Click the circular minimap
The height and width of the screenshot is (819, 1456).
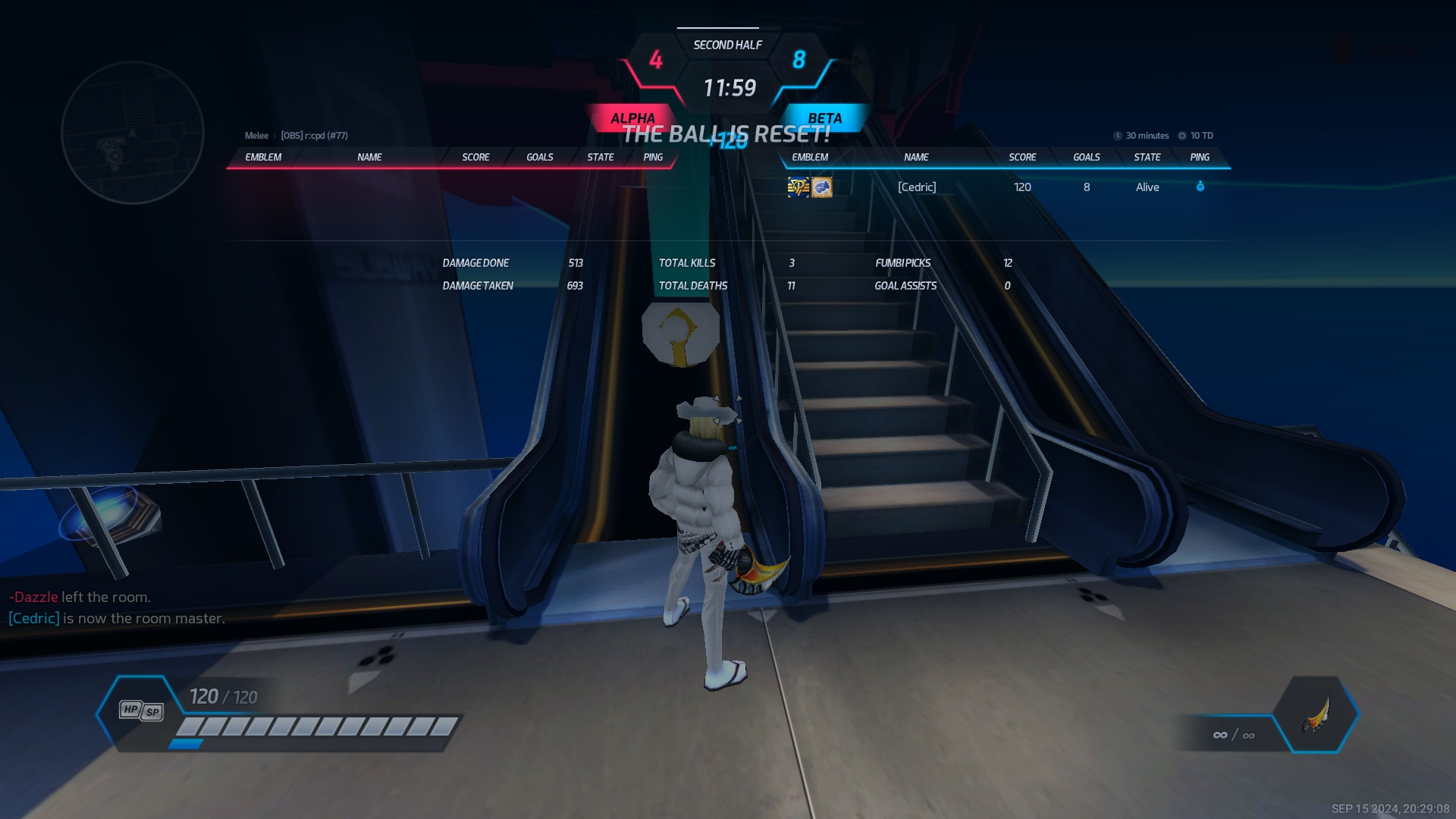click(x=133, y=133)
